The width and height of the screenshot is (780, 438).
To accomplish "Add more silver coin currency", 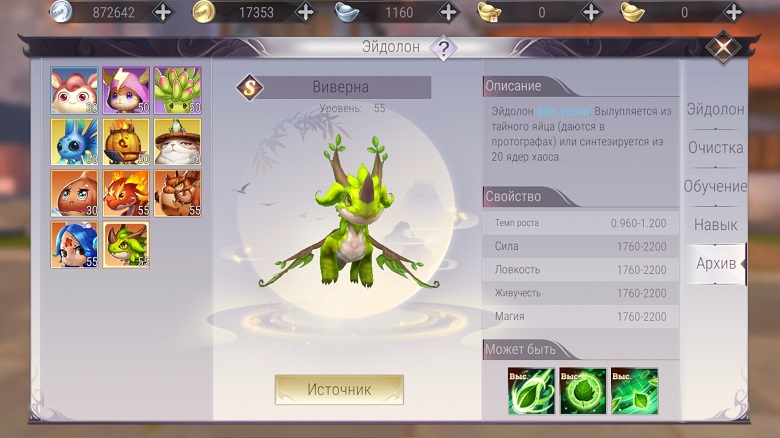I will pos(162,12).
